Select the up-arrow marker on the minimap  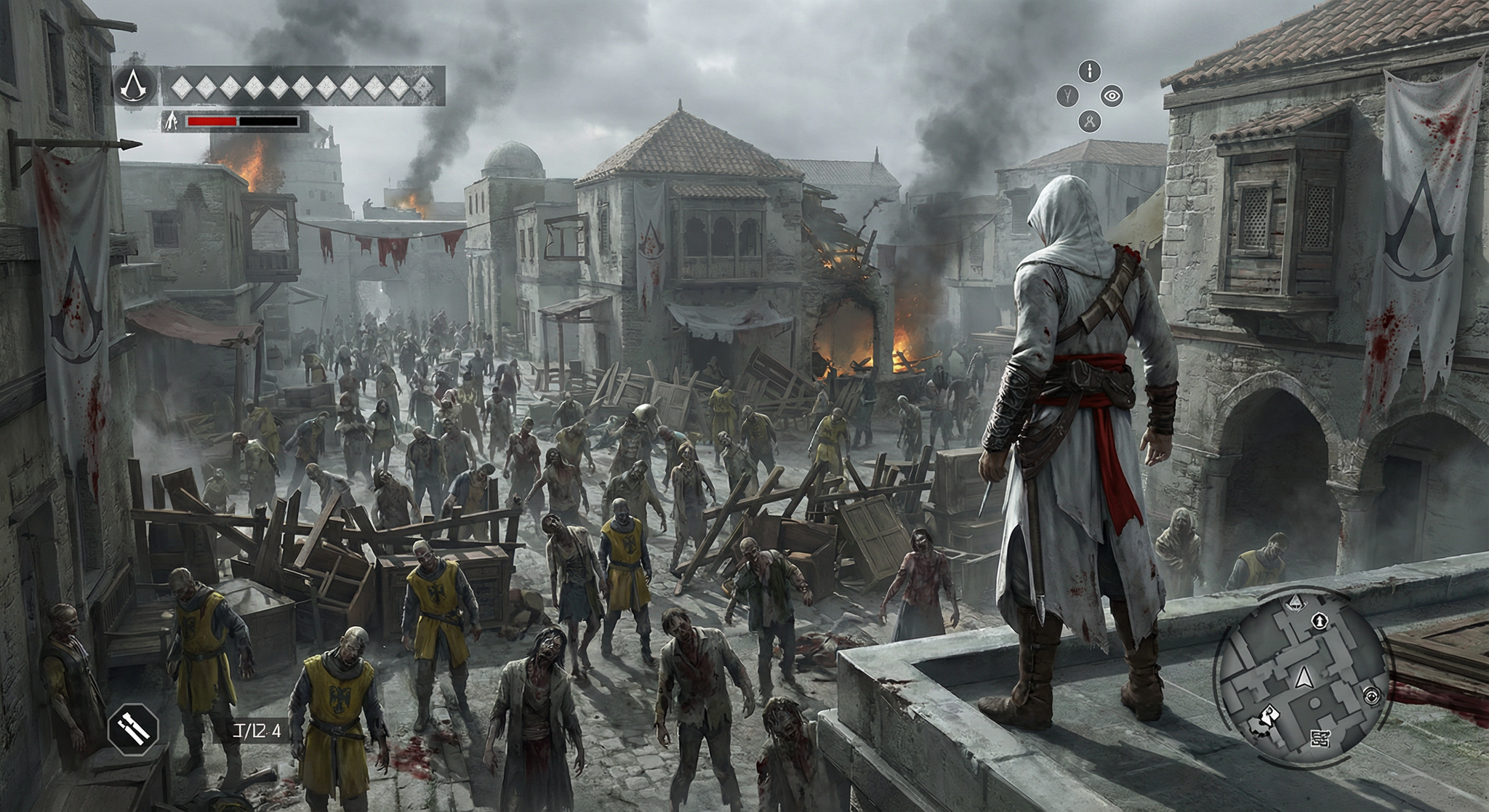tap(1318, 621)
